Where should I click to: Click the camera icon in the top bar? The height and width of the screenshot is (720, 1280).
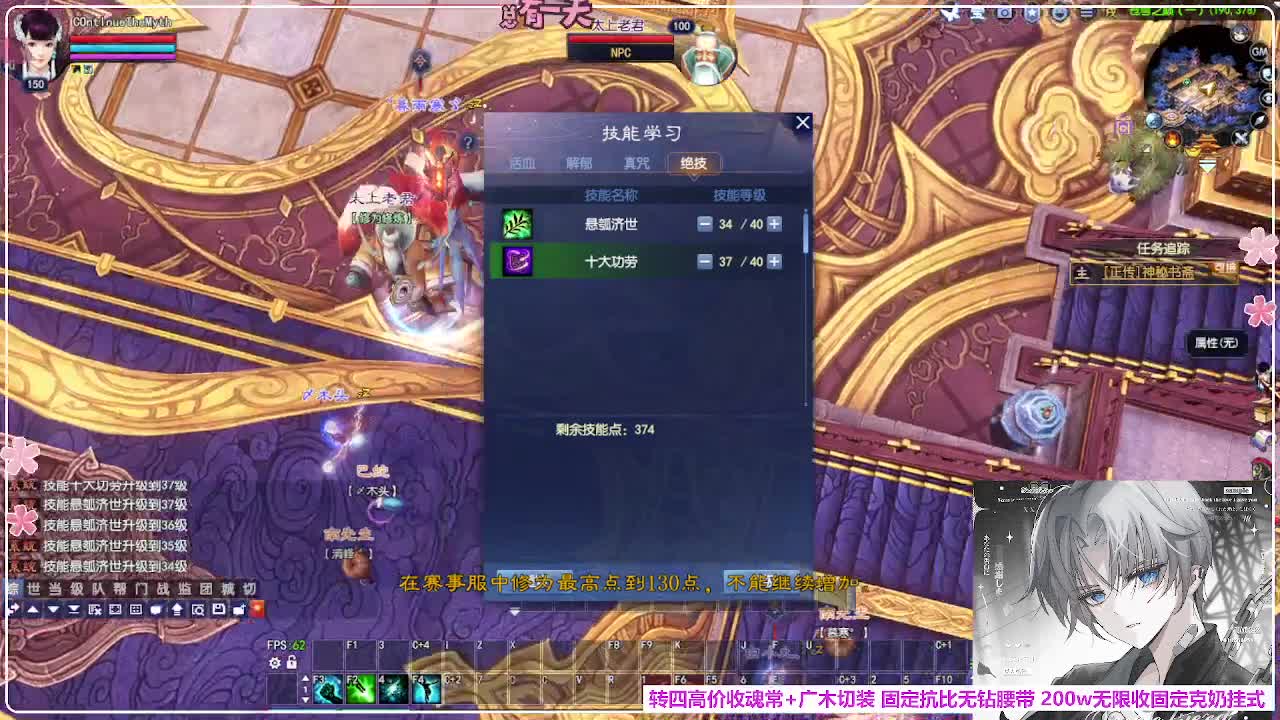(1005, 13)
